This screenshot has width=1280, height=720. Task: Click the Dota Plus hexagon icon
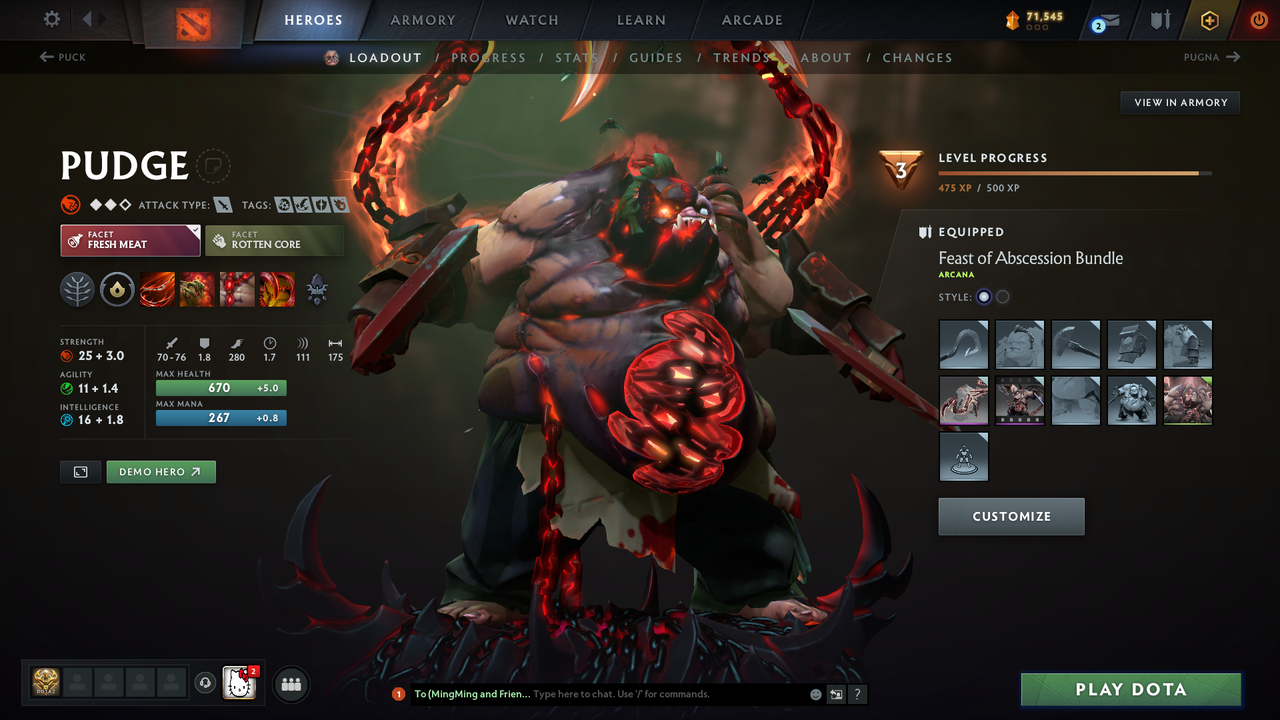(1209, 19)
